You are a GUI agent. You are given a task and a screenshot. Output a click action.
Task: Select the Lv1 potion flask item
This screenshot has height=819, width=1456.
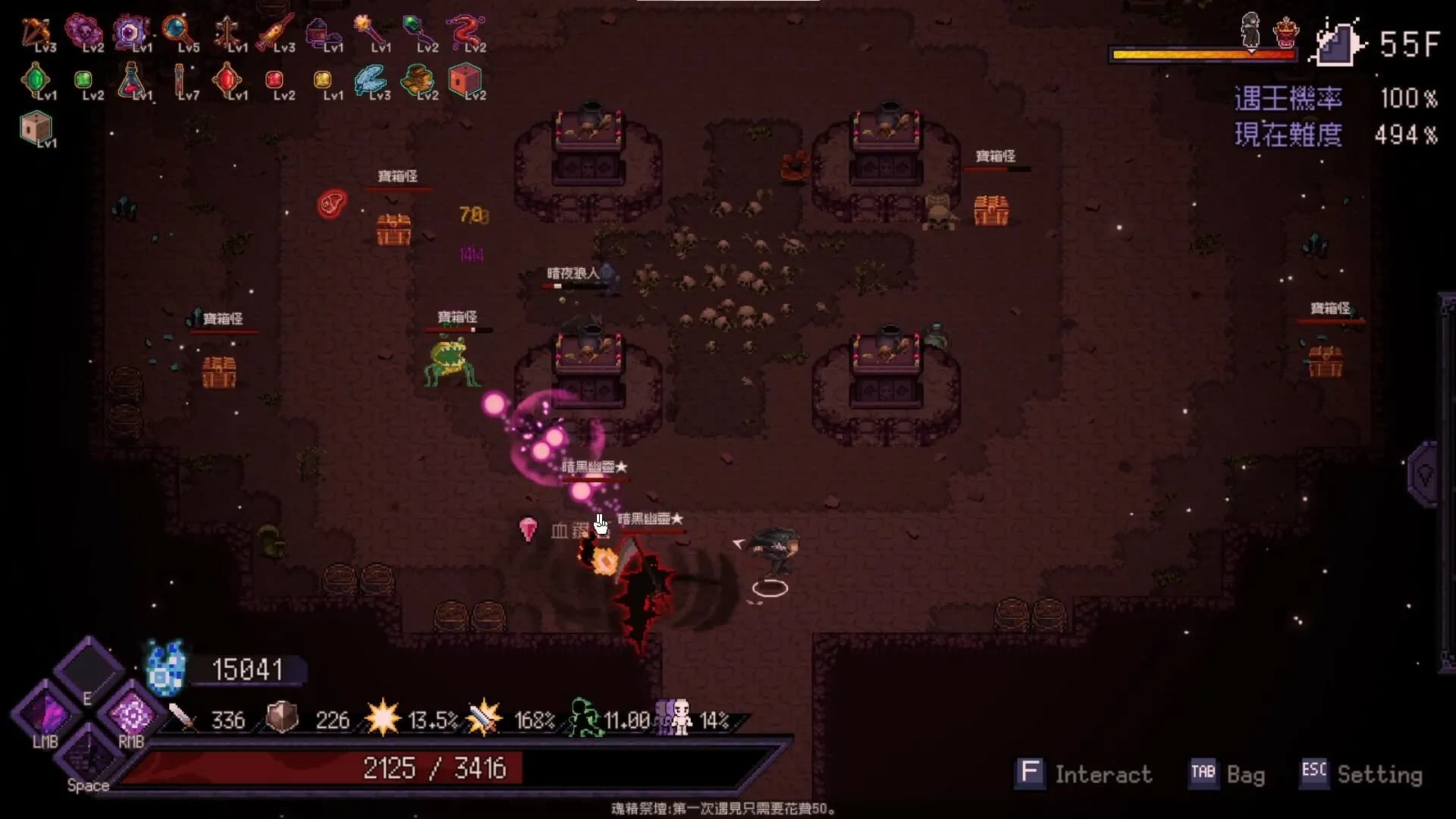pos(133,80)
